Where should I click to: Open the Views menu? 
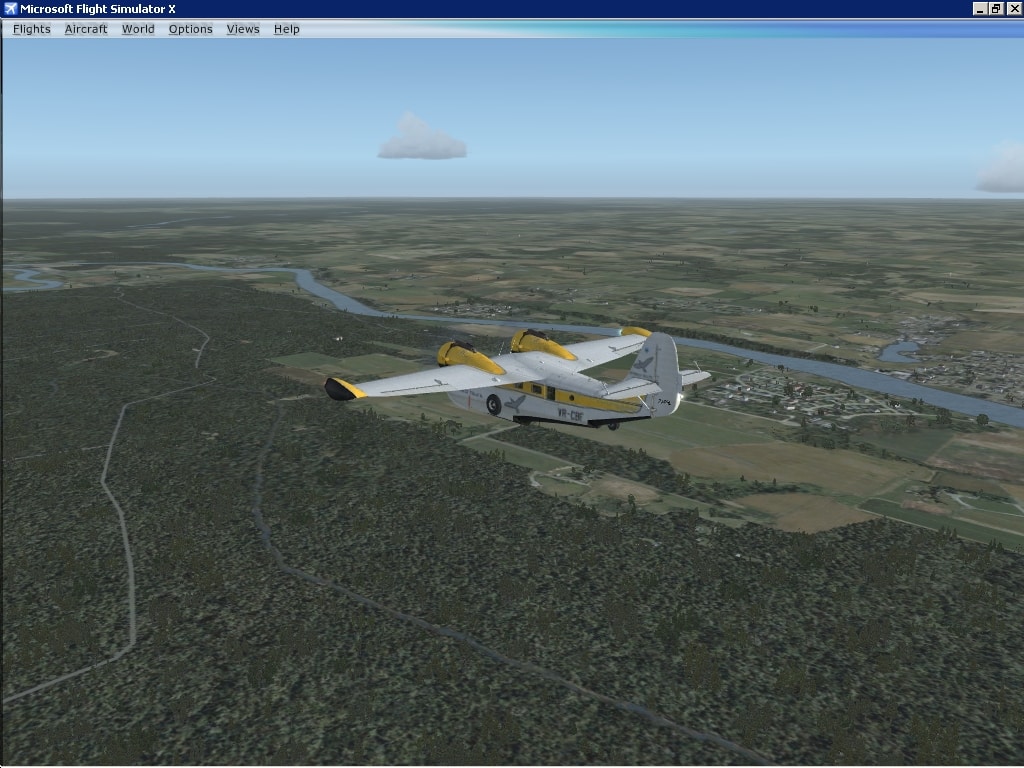click(243, 29)
